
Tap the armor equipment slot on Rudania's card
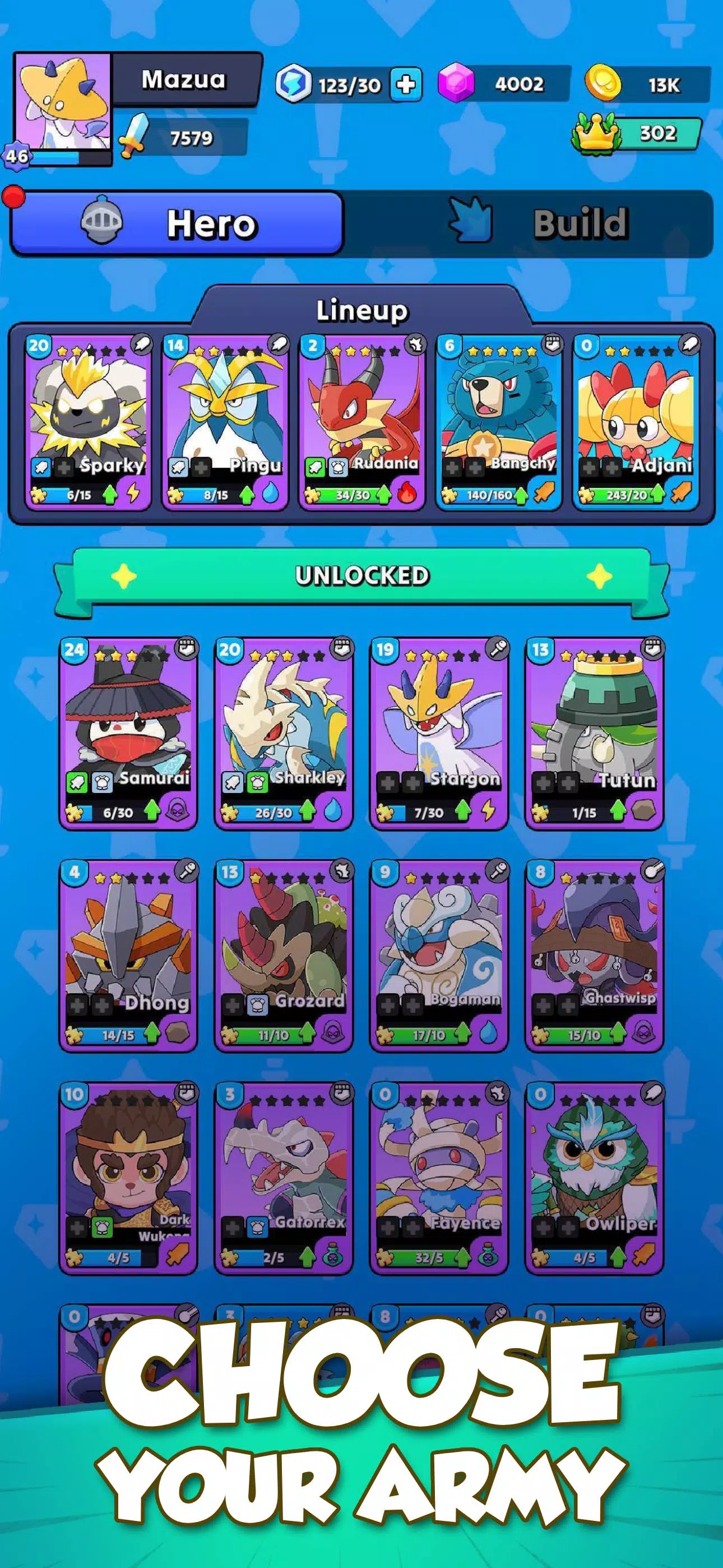(338, 467)
